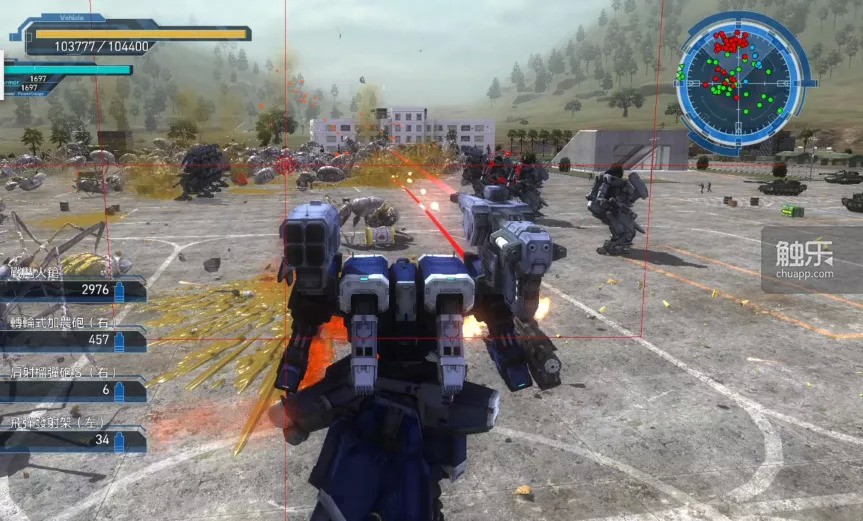Choose the revolver cannon slot with 457 rounds
The height and width of the screenshot is (521, 863).
click(72, 340)
